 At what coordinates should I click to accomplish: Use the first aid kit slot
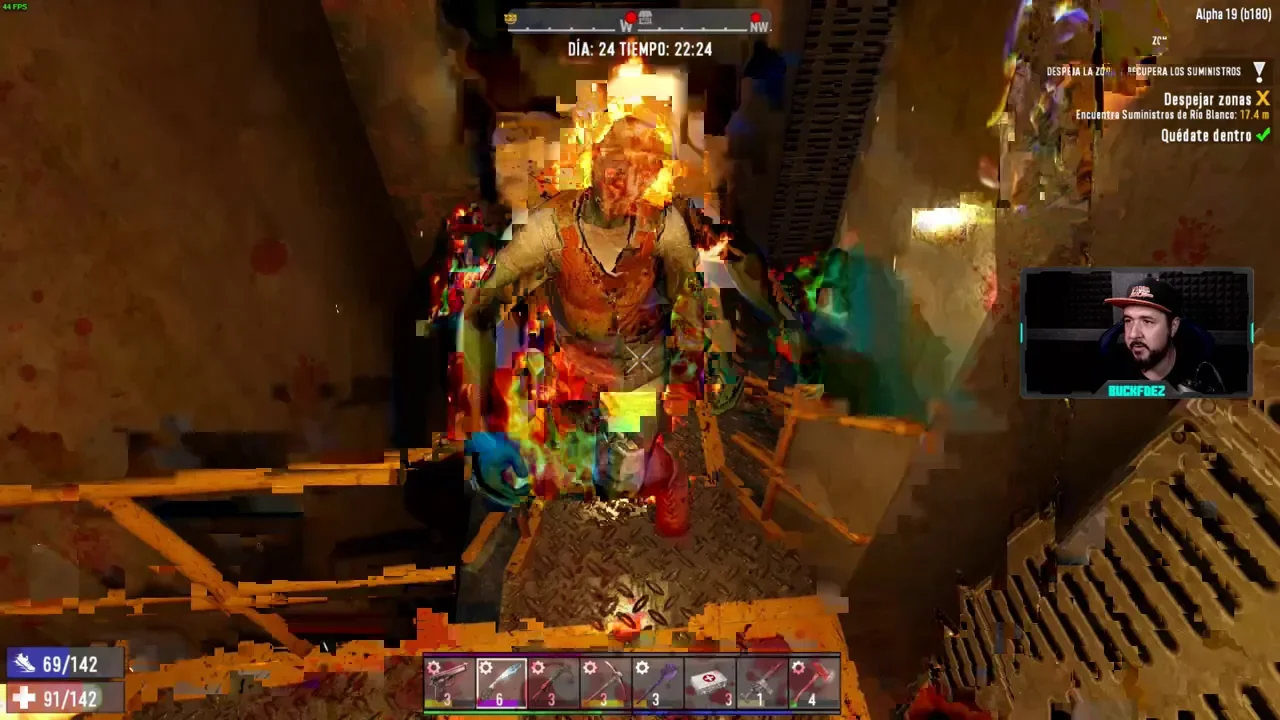coord(709,683)
